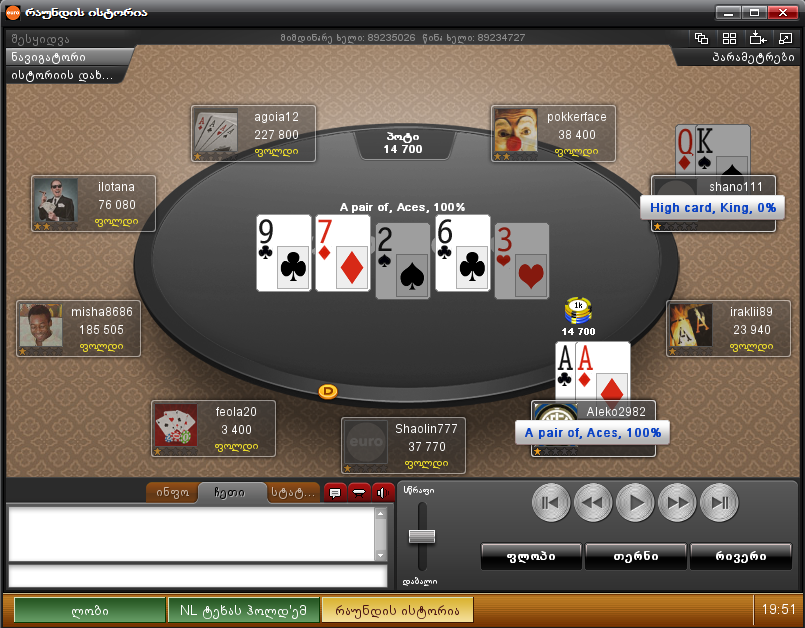Screen dimensions: 805x628
Task: Skip to the start of the replay
Action: click(x=551, y=502)
